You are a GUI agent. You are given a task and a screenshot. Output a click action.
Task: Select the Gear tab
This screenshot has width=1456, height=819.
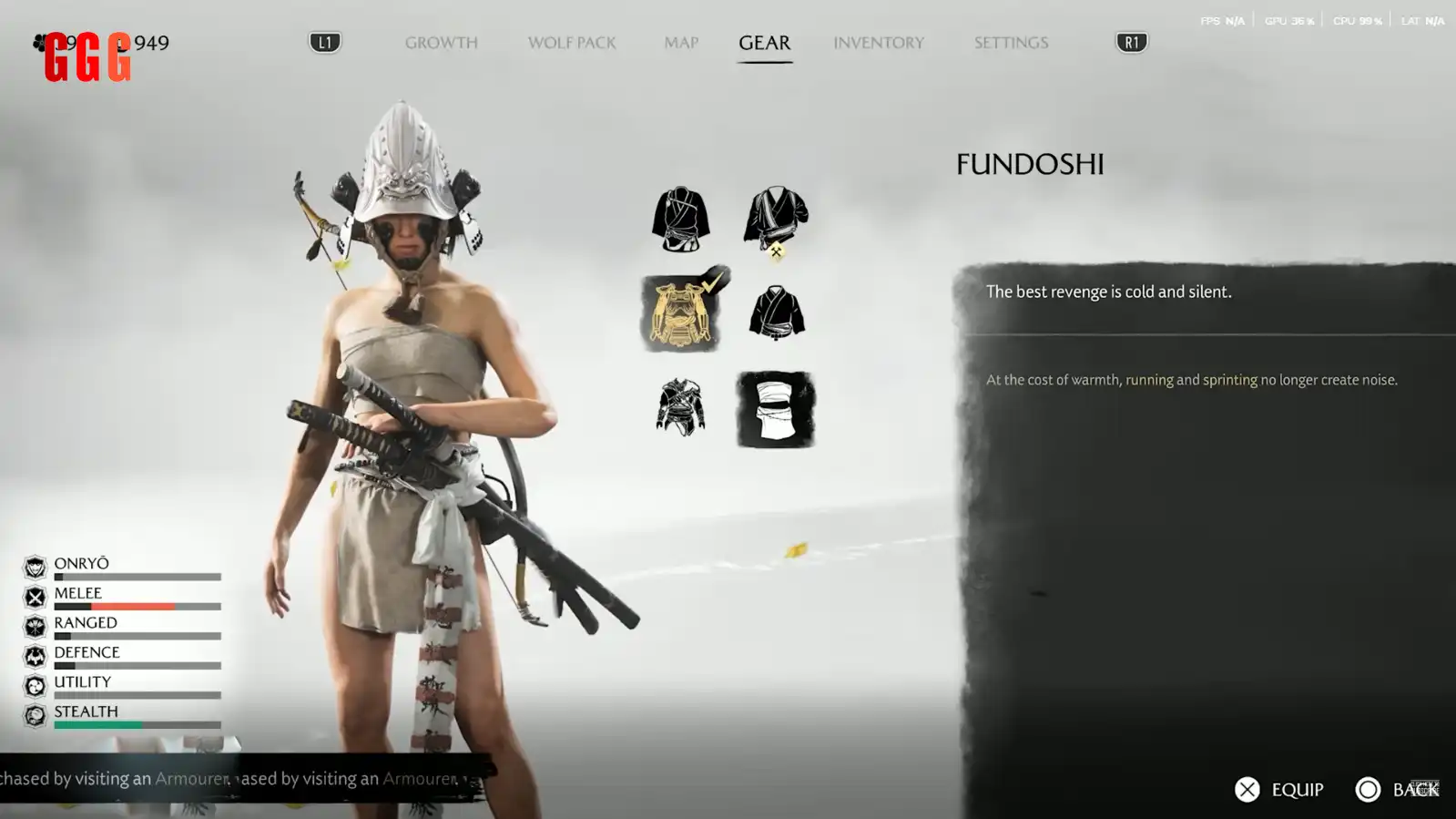764,43
